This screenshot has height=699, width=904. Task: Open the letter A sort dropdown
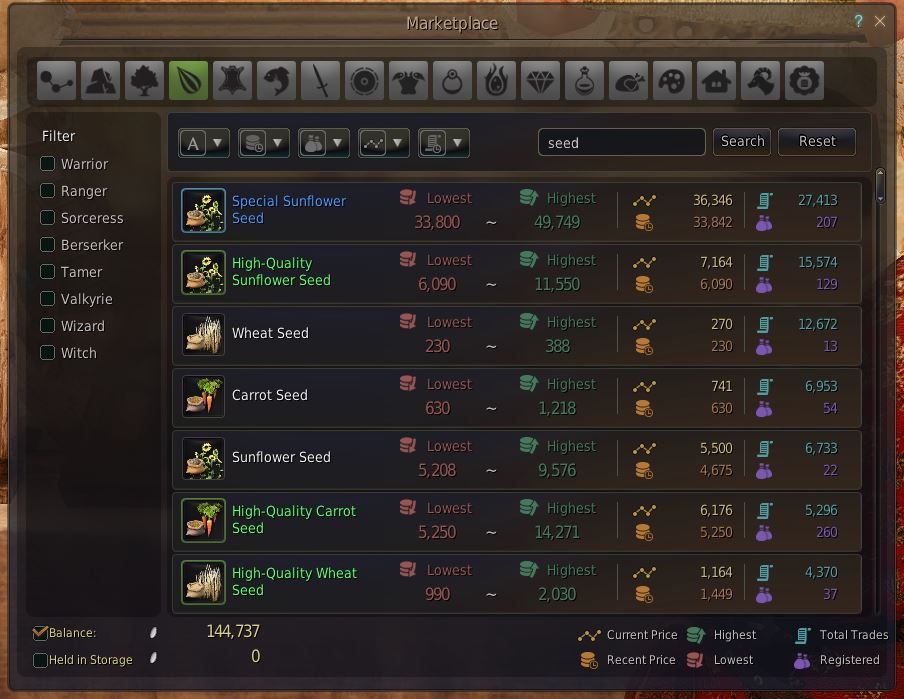tap(203, 143)
